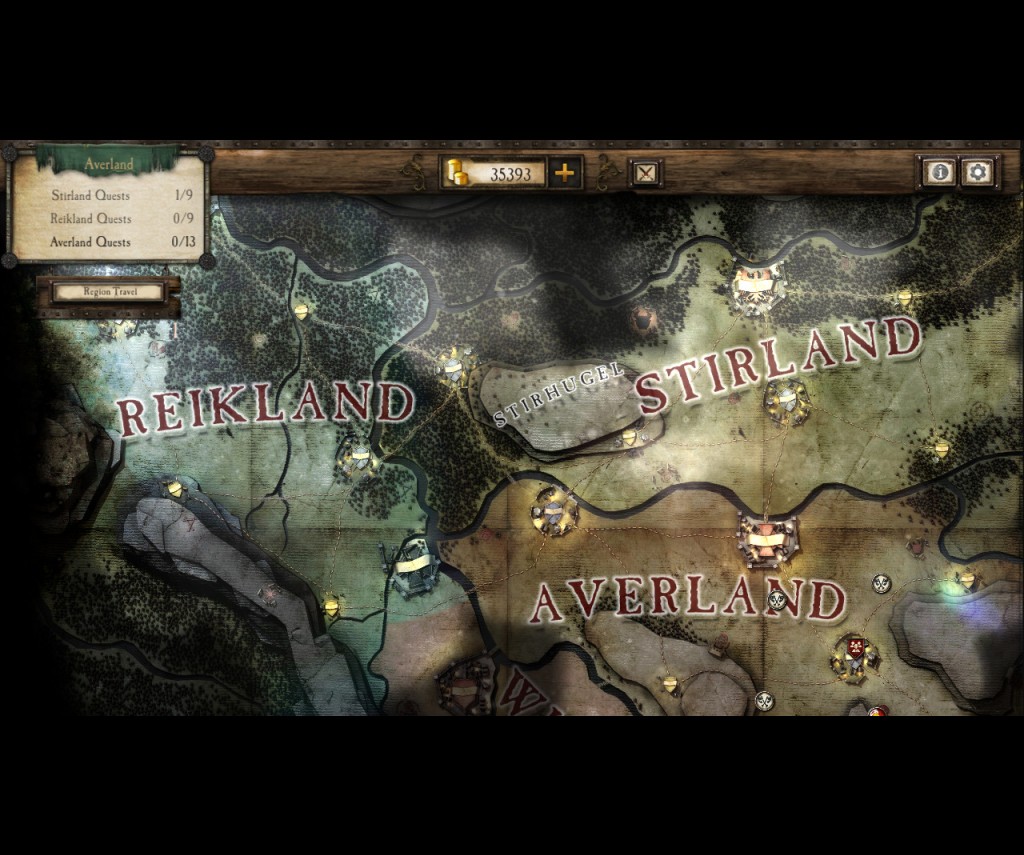Choose the walled town above the Stirland label
This screenshot has width=1024, height=855.
pos(756,286)
